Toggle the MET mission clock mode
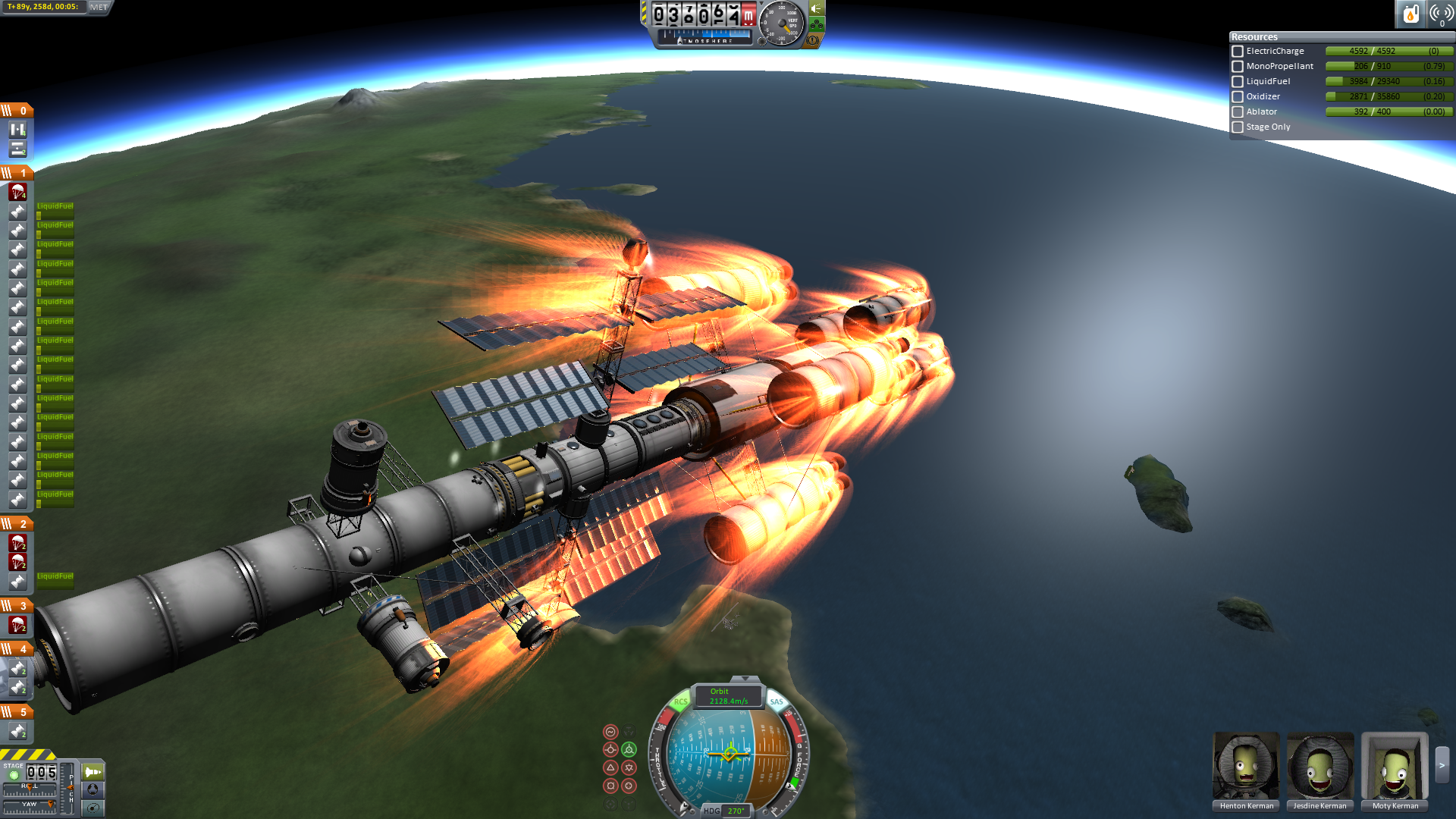 (99, 7)
